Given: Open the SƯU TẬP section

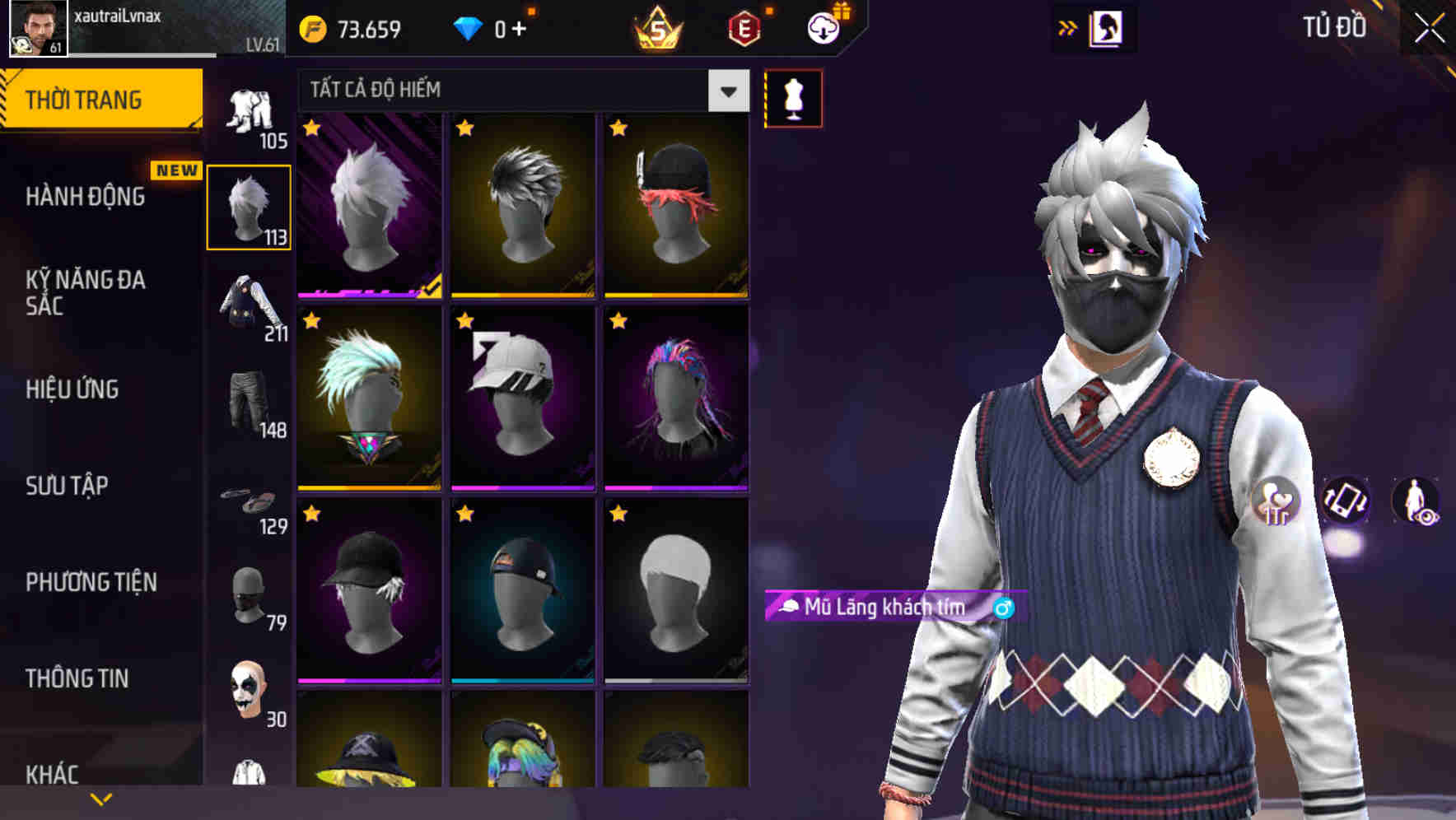Looking at the screenshot, I should click(66, 487).
